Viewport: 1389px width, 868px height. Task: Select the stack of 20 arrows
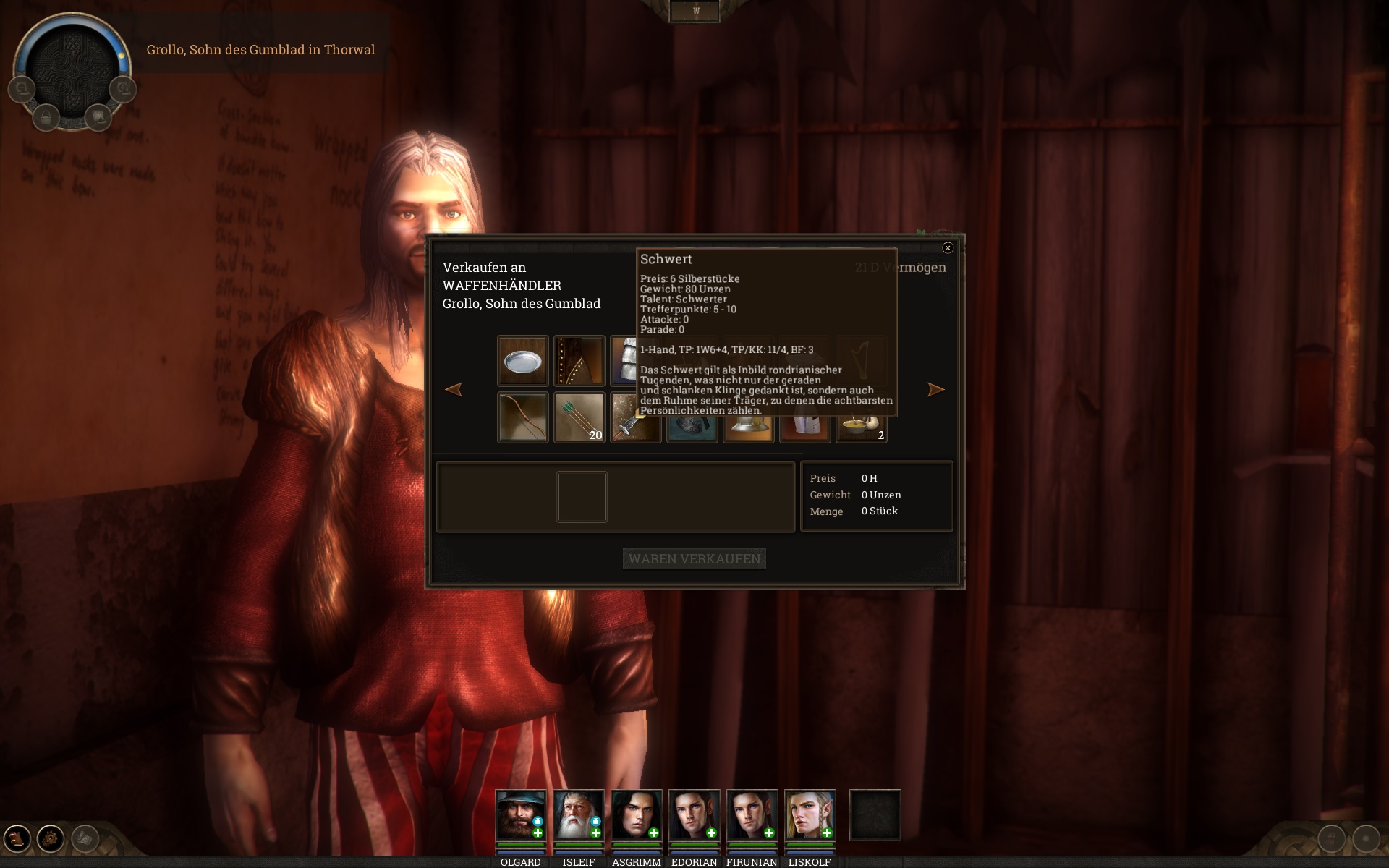(x=579, y=417)
